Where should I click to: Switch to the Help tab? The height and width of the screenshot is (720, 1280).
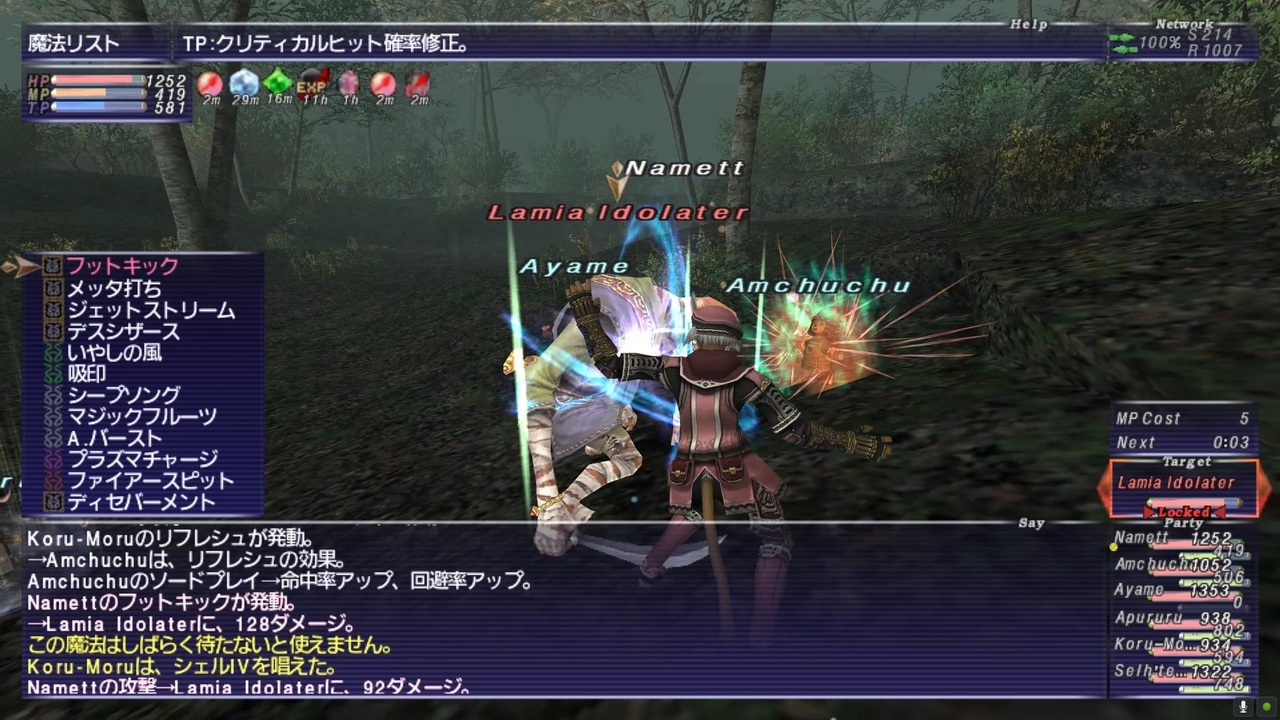(1029, 25)
